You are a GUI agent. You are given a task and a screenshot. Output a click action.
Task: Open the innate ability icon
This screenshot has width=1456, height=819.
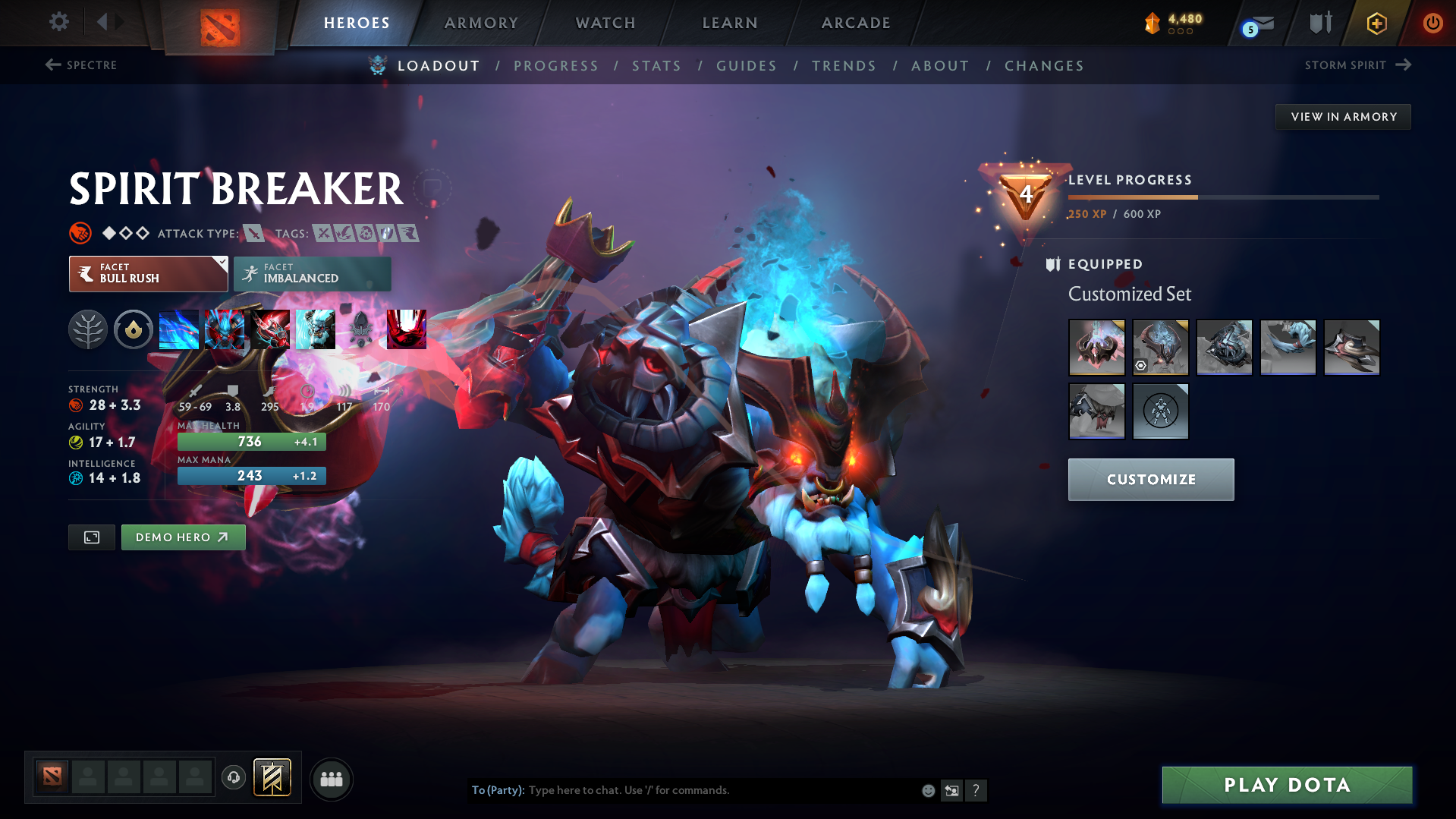point(134,329)
